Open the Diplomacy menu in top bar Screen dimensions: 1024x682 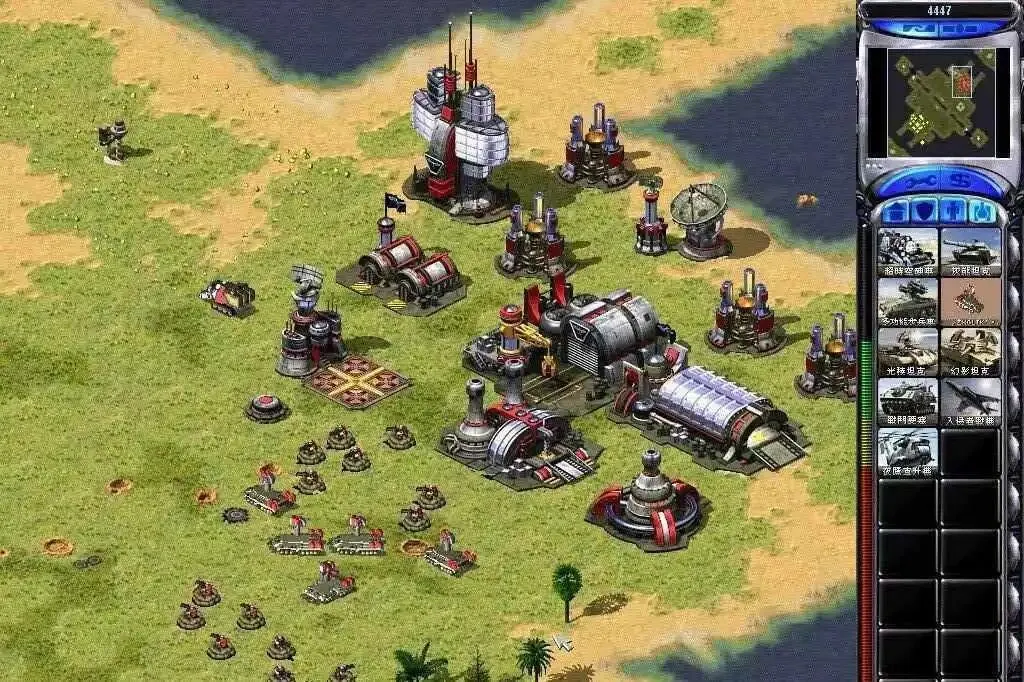click(960, 28)
